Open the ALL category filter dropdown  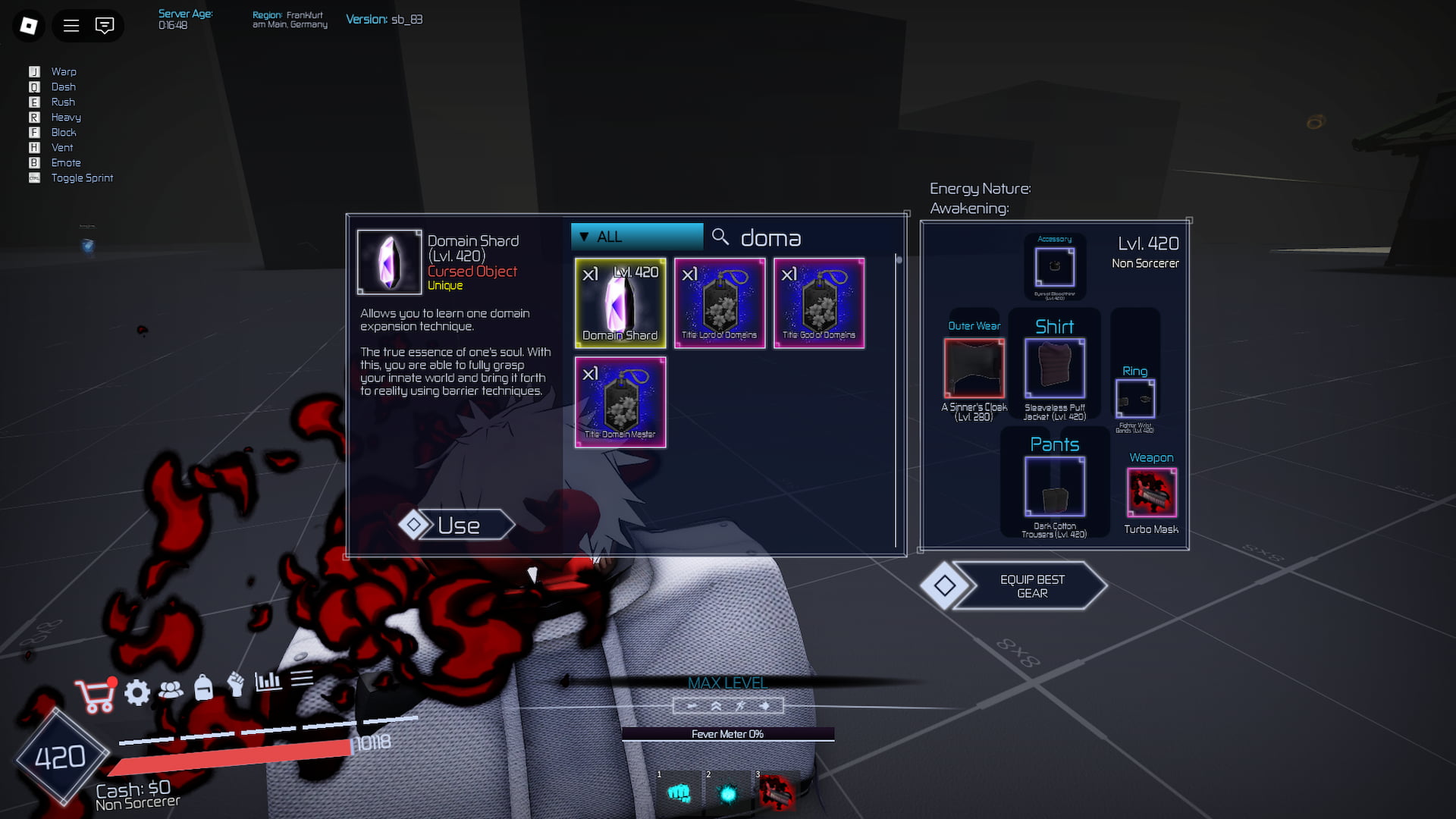pos(637,237)
